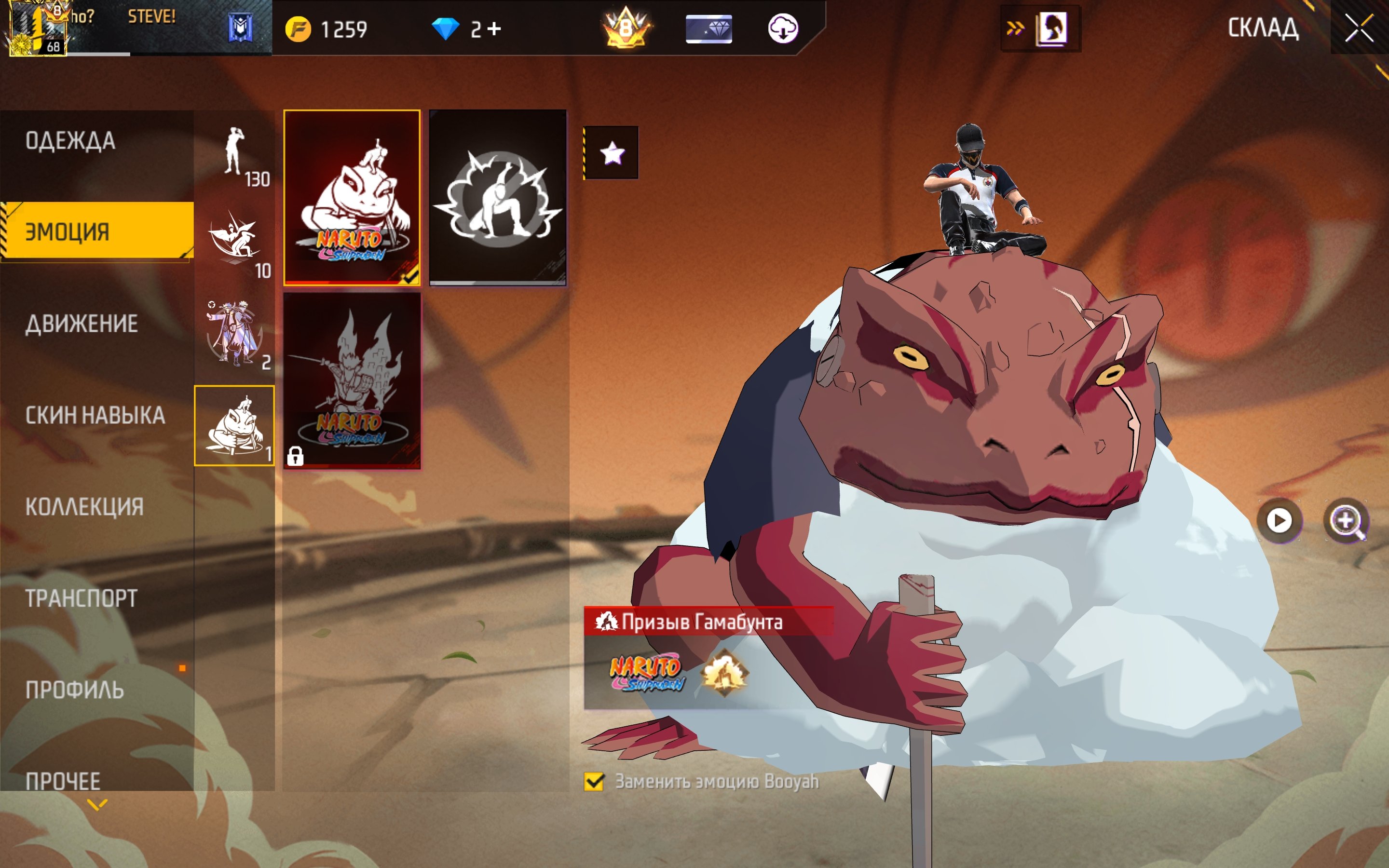Mark emote as favorite with star button
This screenshot has height=868, width=1389.
click(612, 153)
